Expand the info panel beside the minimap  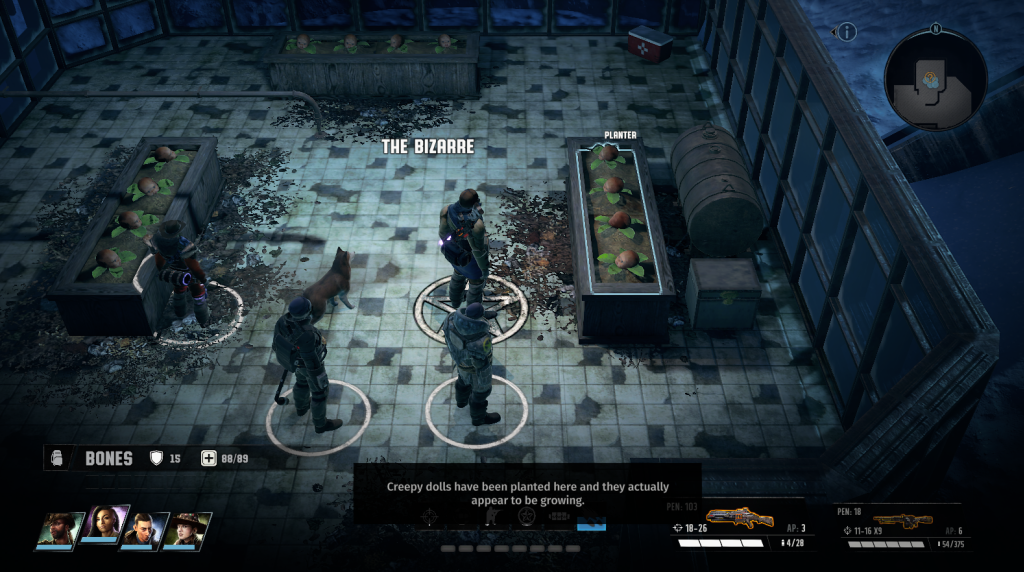(x=847, y=32)
